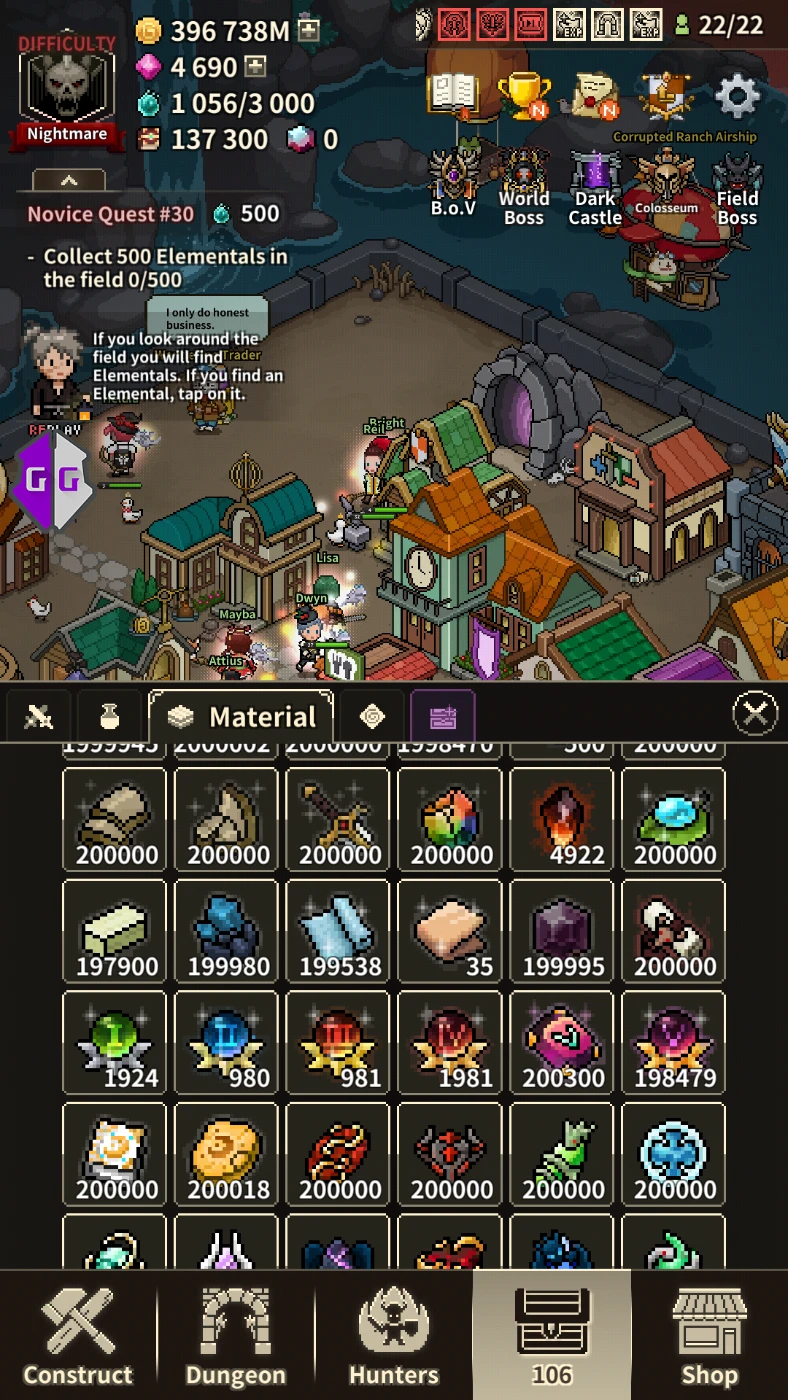Close the inventory panel

(755, 714)
